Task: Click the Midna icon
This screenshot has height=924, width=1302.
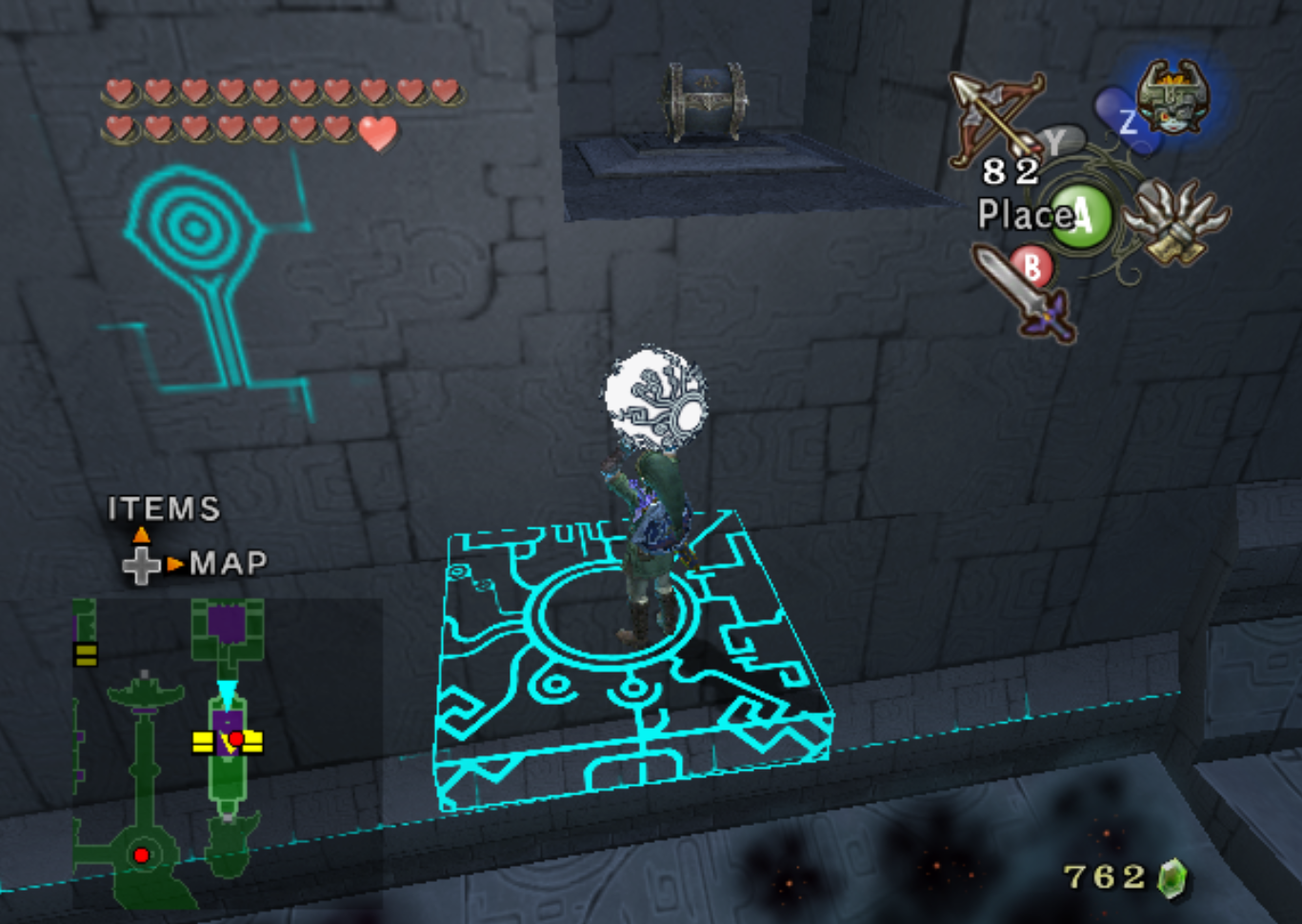Action: pos(1172,98)
